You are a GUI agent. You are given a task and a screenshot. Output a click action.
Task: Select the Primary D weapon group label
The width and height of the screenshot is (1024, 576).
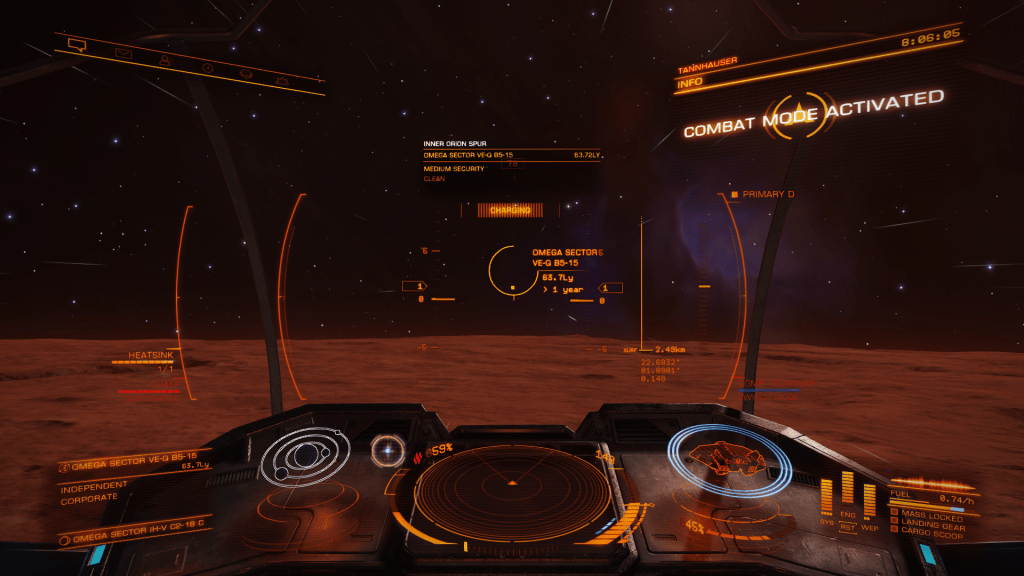tap(766, 194)
